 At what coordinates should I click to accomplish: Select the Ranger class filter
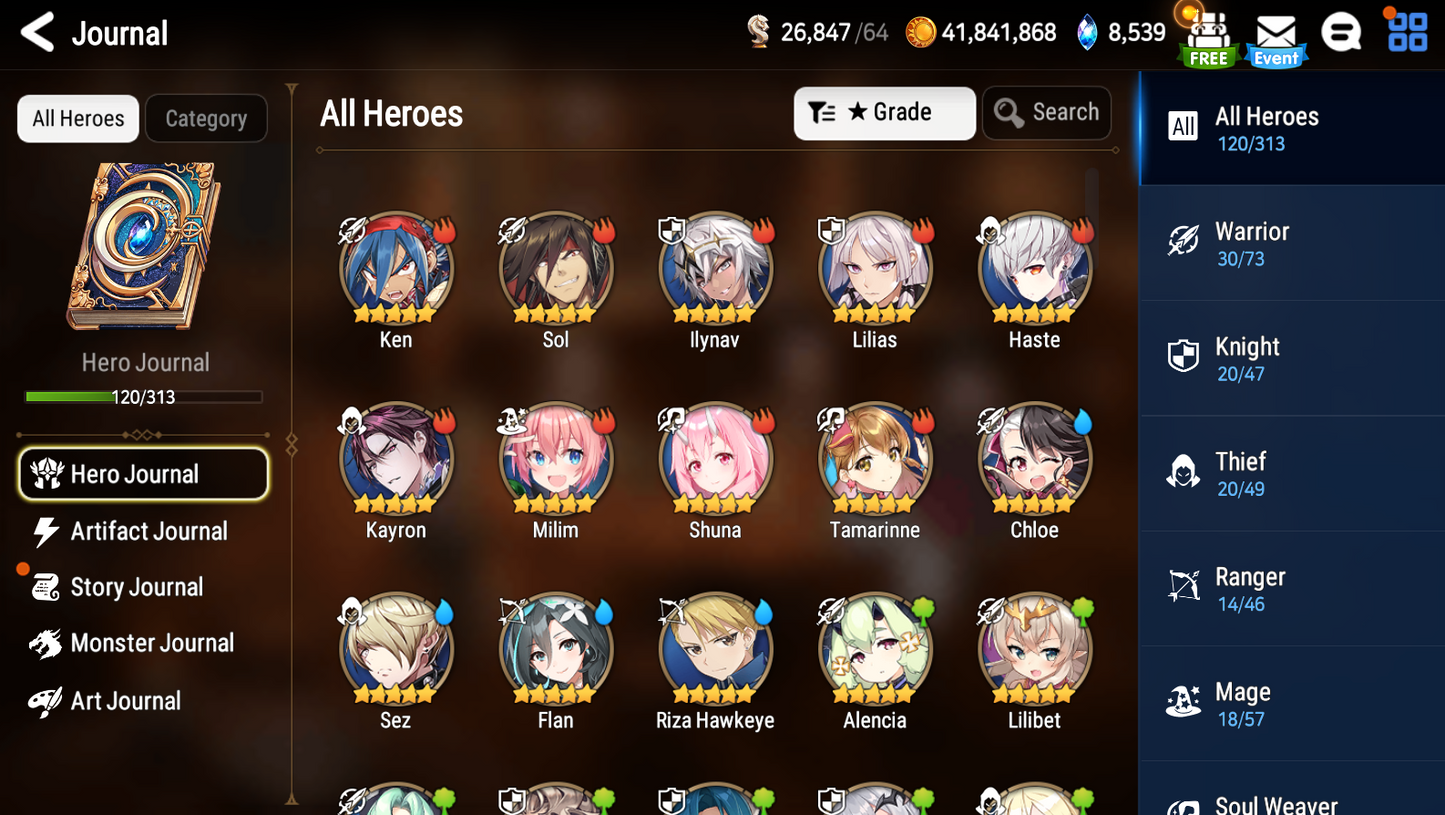[1291, 588]
